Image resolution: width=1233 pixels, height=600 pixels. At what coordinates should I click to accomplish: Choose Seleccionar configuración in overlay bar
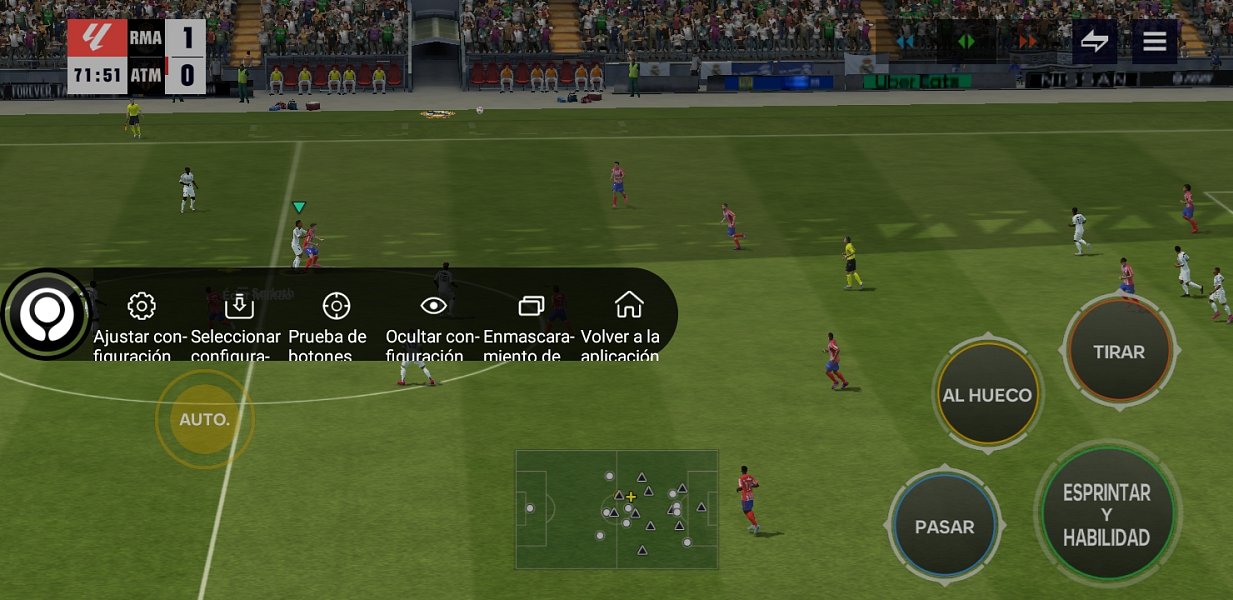(239, 320)
